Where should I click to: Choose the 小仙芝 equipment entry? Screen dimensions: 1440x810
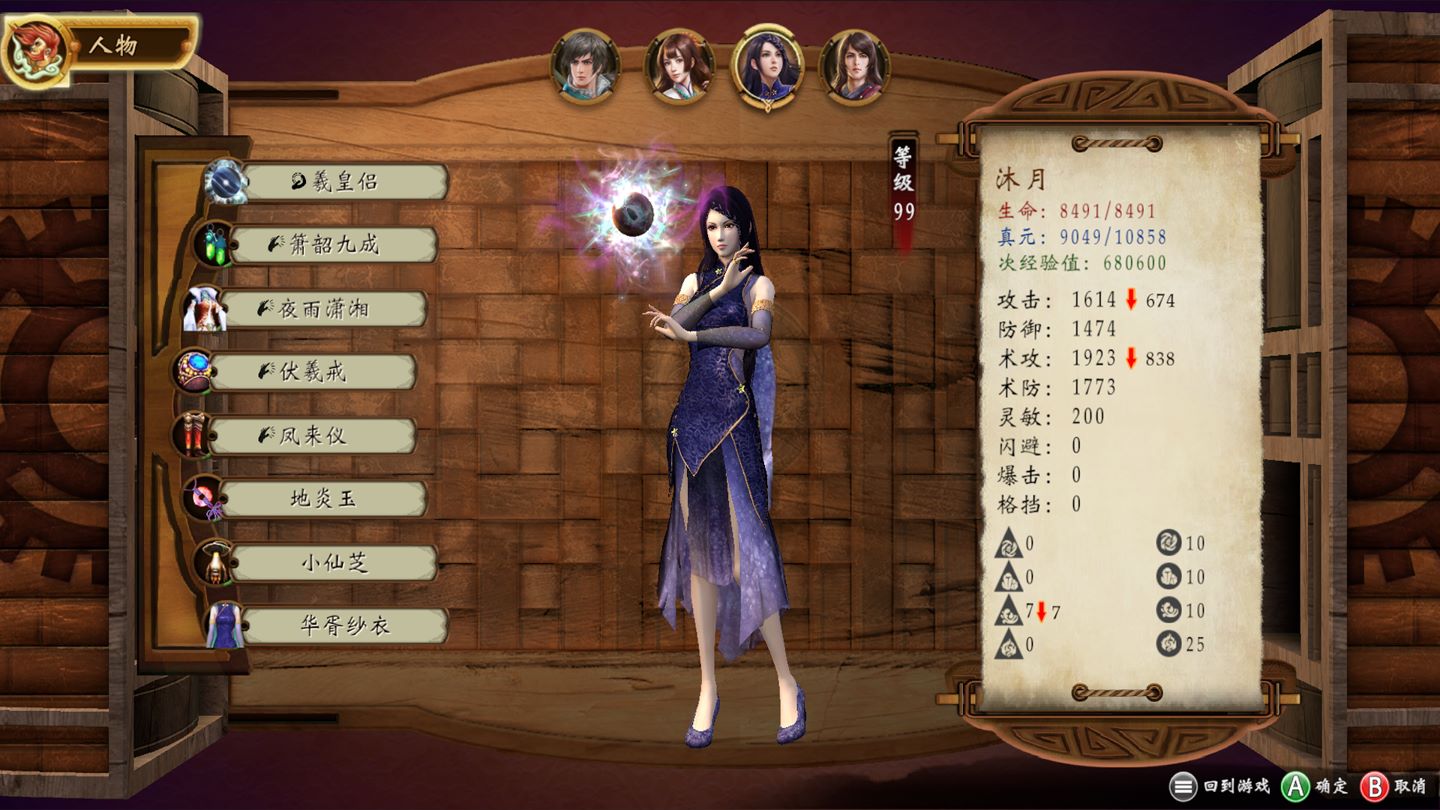click(334, 563)
